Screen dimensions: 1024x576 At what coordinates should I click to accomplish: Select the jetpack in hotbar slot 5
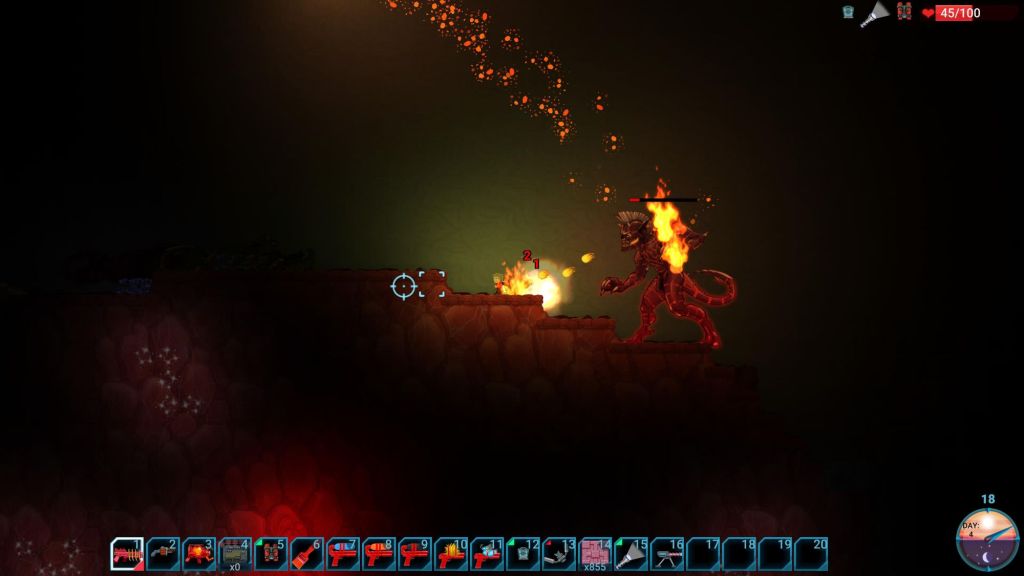point(271,554)
